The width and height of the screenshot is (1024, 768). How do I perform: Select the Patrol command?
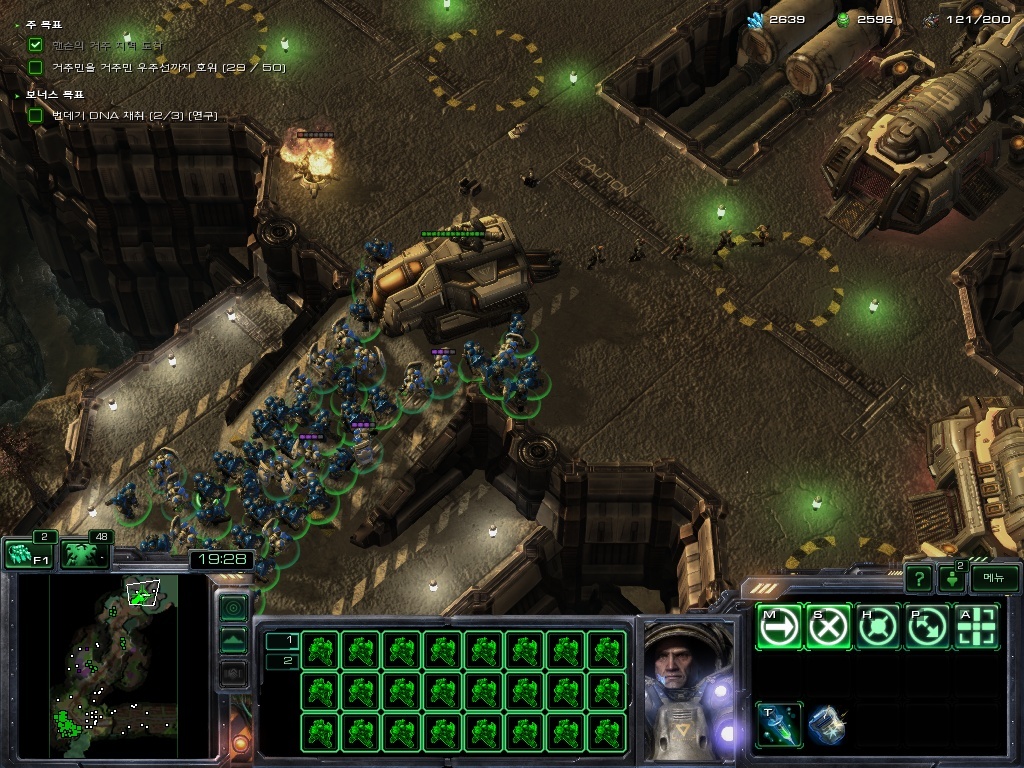[928, 627]
